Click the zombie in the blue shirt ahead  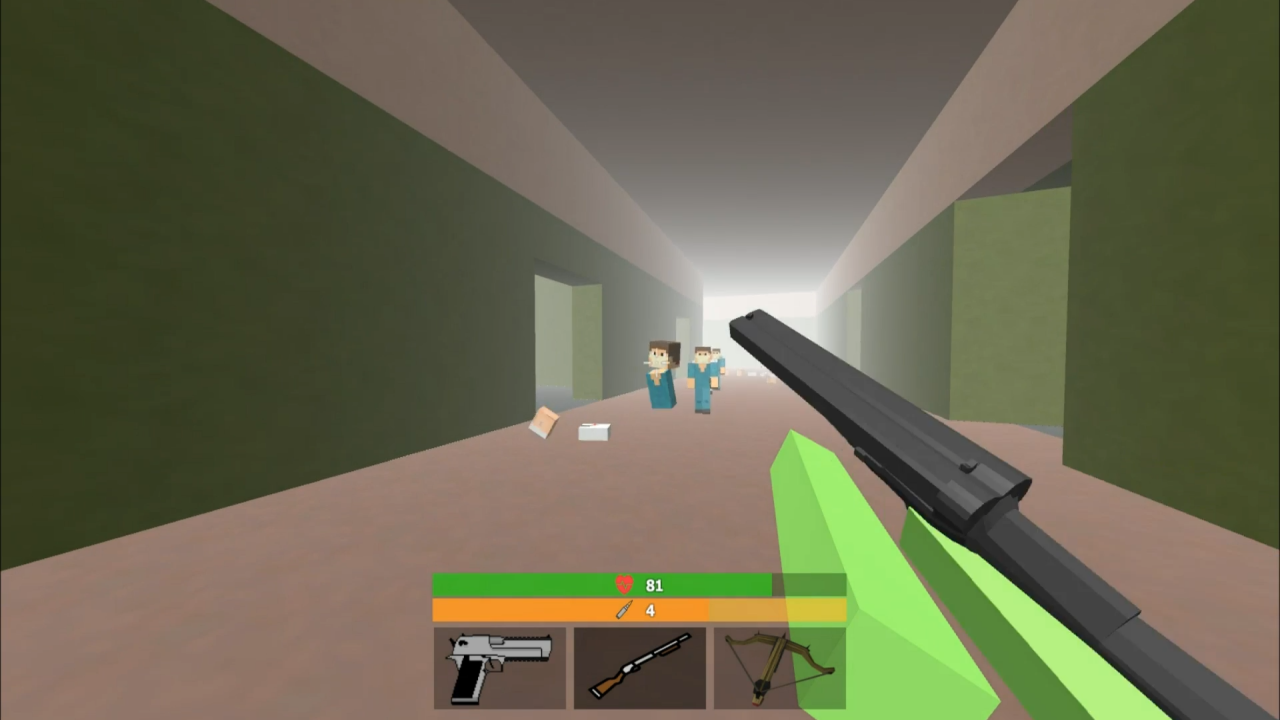click(x=662, y=380)
